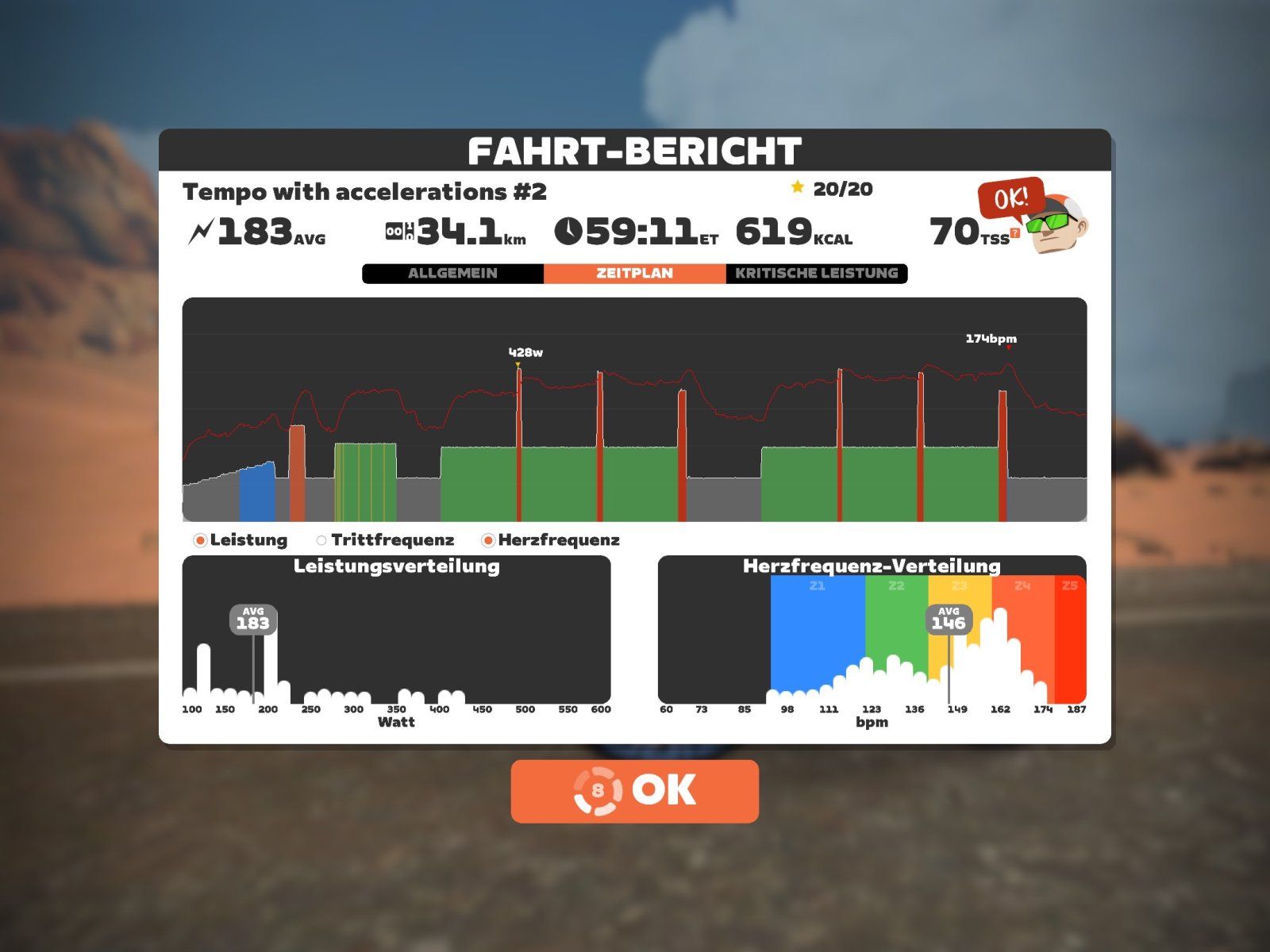Toggle the Herzfrequenz graph line
The height and width of the screenshot is (952, 1270).
point(488,540)
